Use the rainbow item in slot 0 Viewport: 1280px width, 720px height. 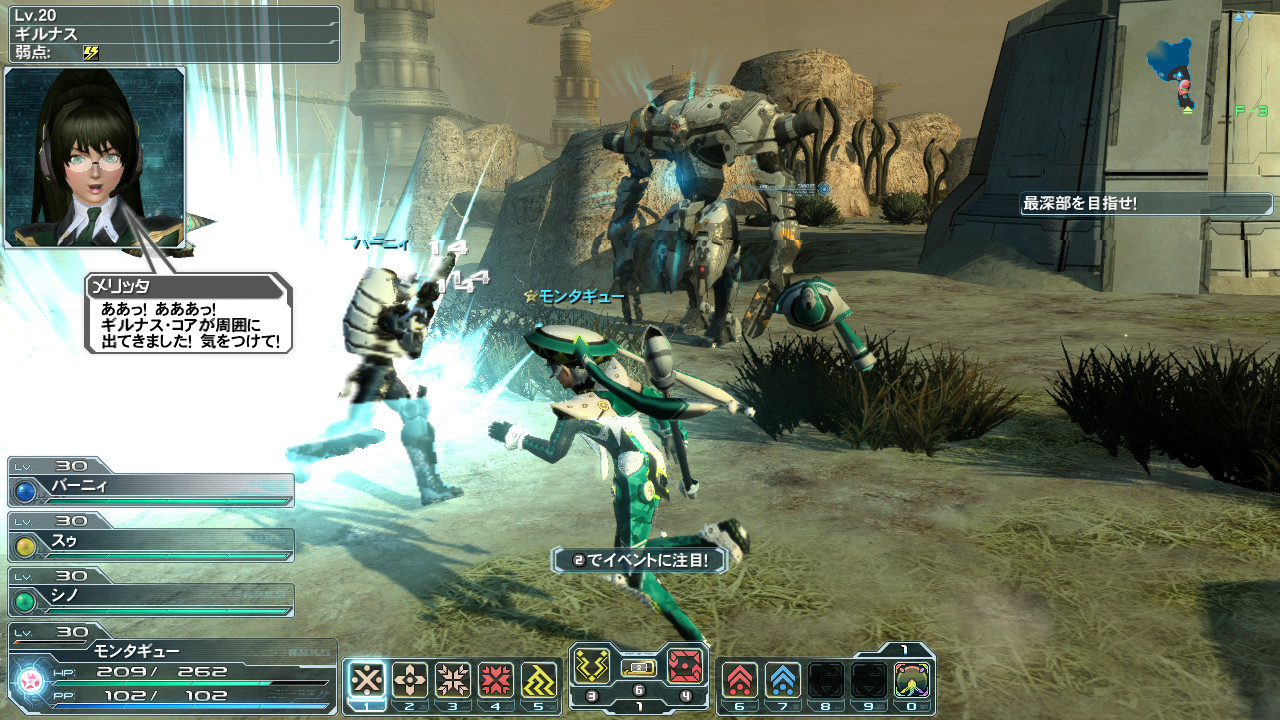[x=911, y=680]
